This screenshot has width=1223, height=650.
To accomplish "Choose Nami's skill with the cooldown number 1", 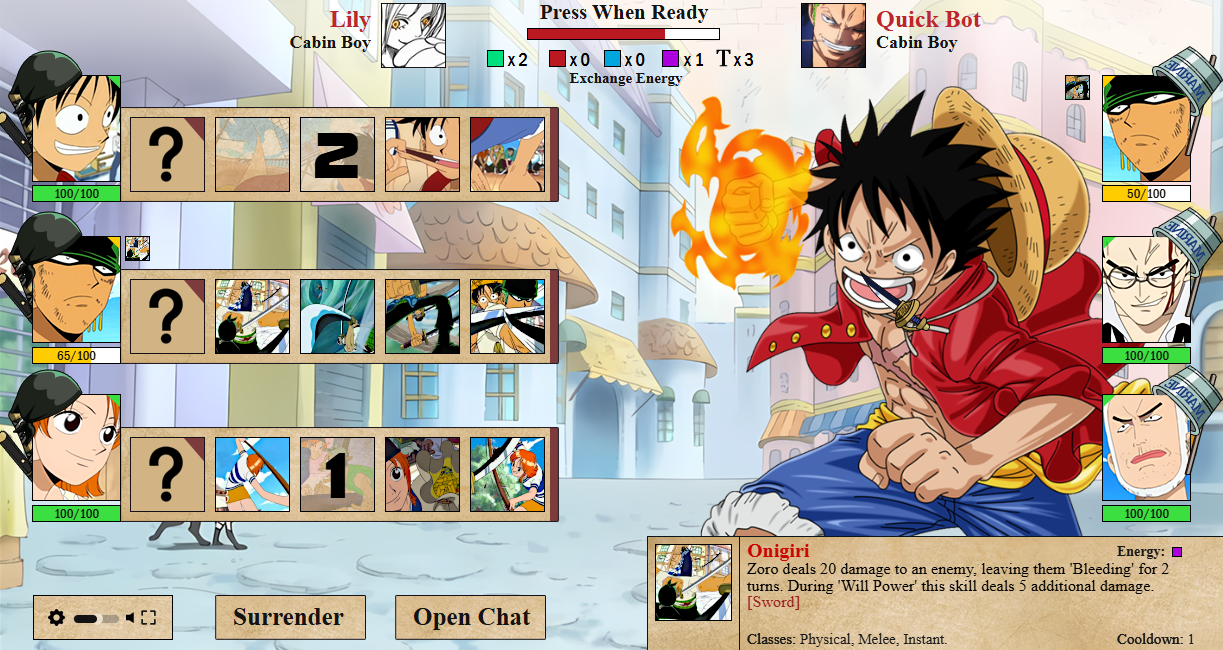I will click(x=337, y=474).
